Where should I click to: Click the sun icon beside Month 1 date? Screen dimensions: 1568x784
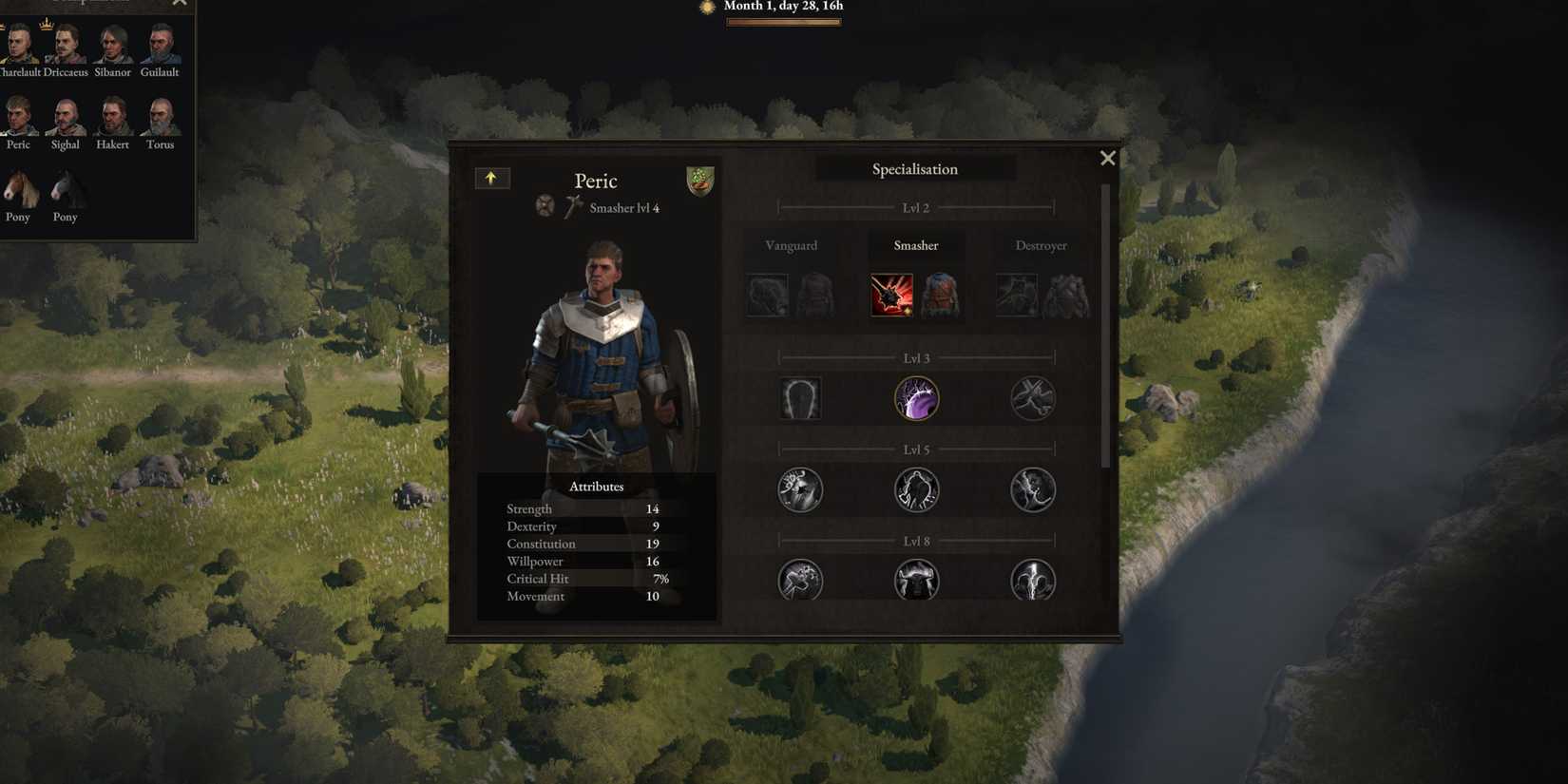[x=707, y=8]
